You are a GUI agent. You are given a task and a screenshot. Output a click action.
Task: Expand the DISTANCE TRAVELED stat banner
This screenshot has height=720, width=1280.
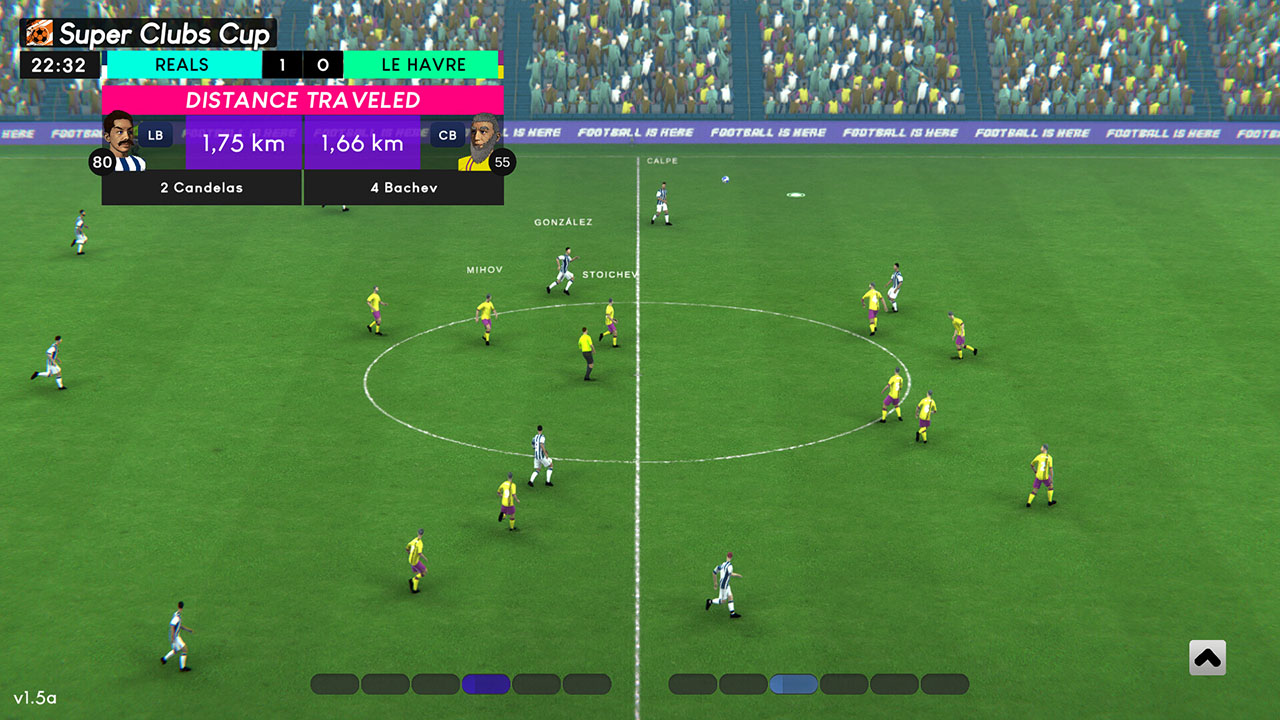click(302, 100)
